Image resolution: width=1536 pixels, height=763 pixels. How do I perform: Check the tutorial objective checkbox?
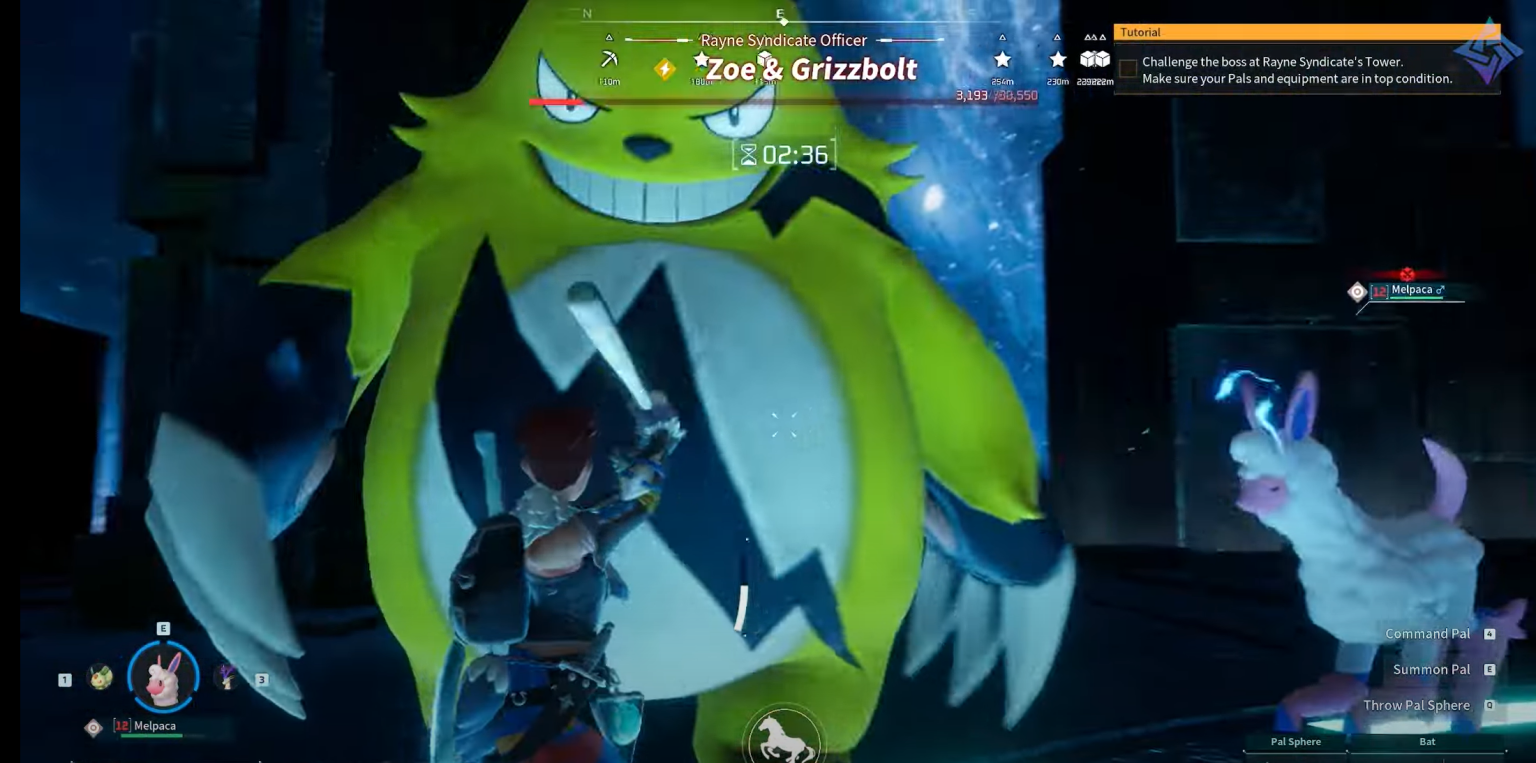(x=1128, y=69)
